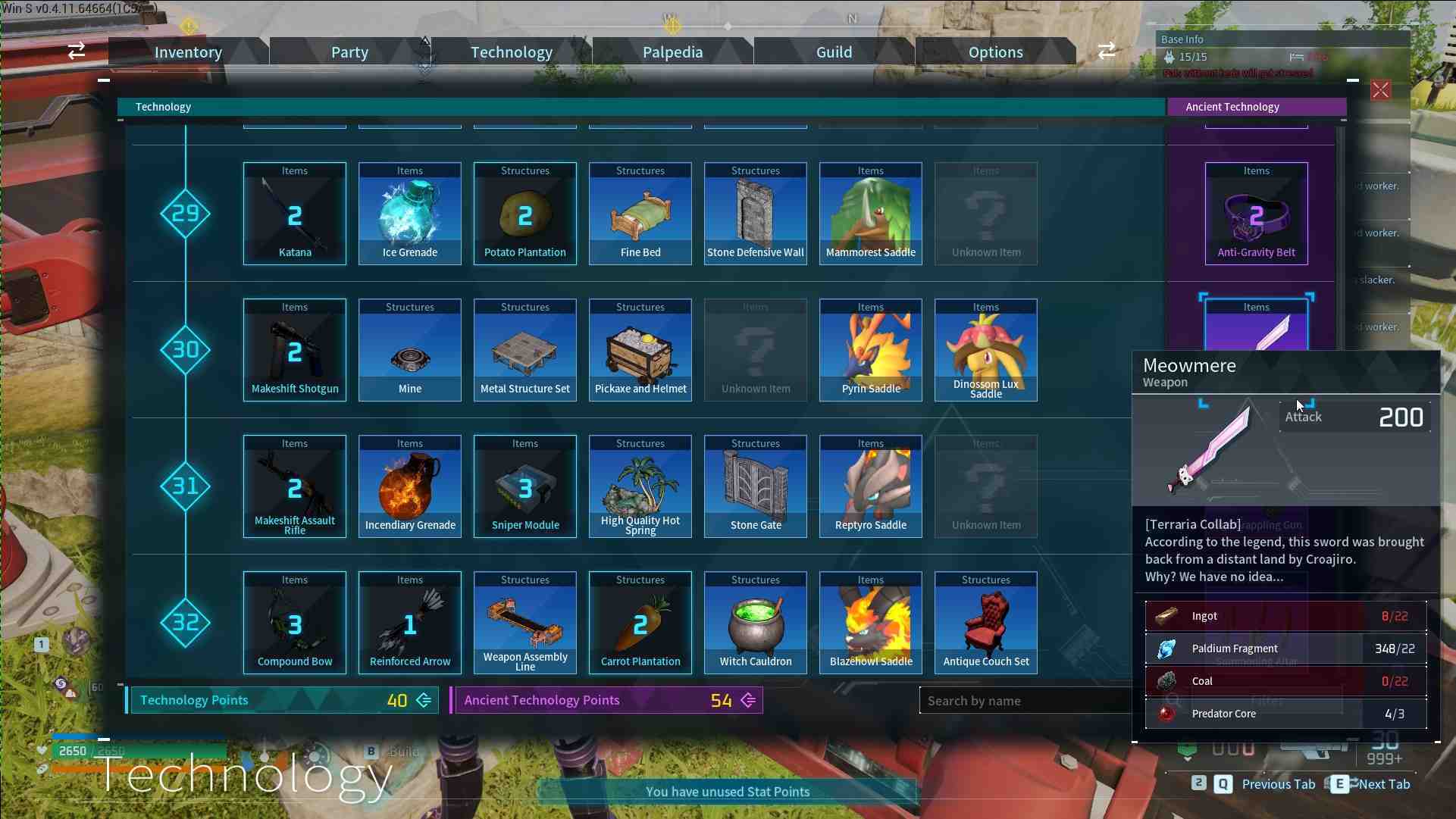Go to the Guild tab
The height and width of the screenshot is (819, 1456).
[x=834, y=52]
